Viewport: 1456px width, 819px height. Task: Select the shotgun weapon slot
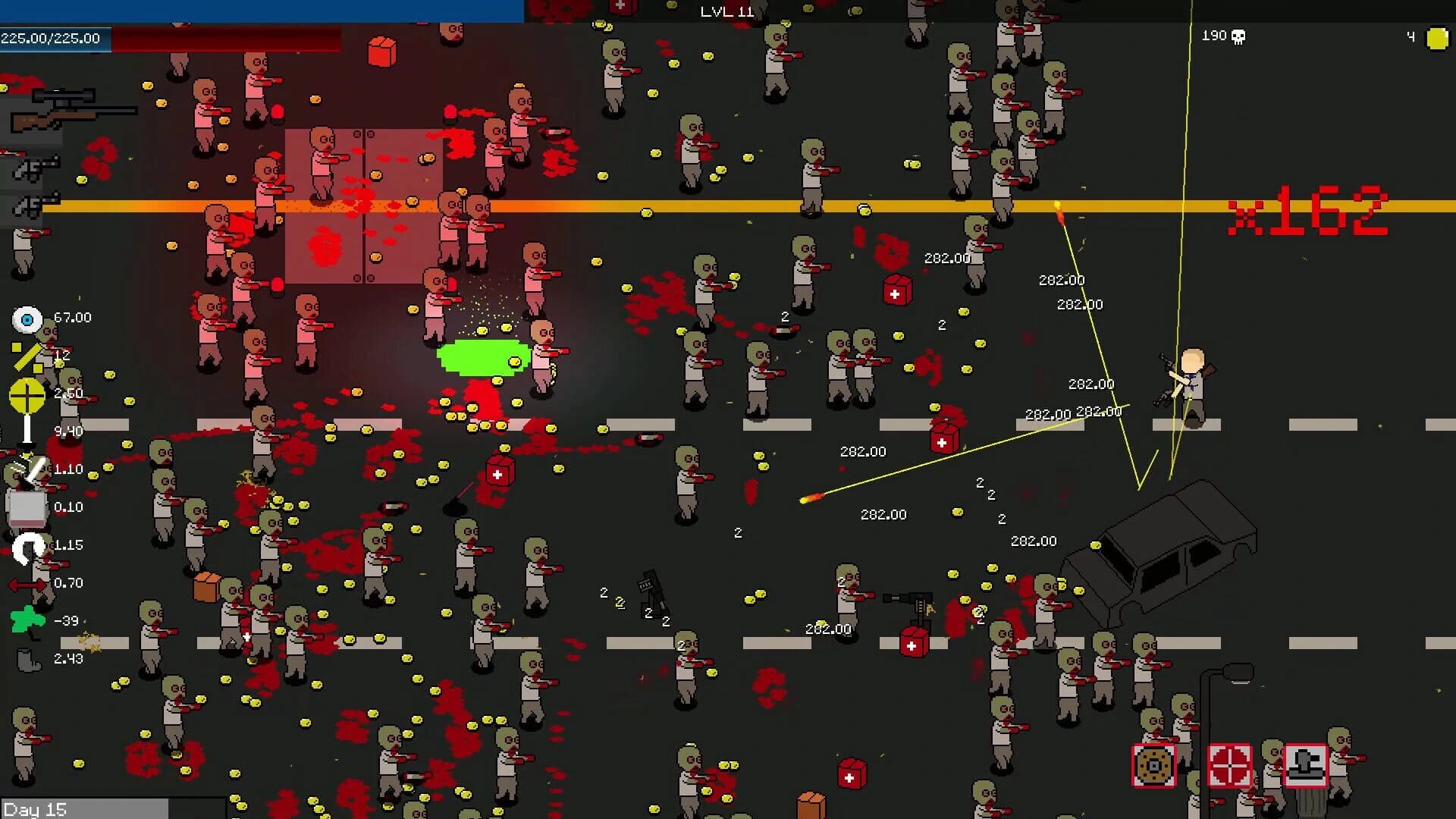35,169
